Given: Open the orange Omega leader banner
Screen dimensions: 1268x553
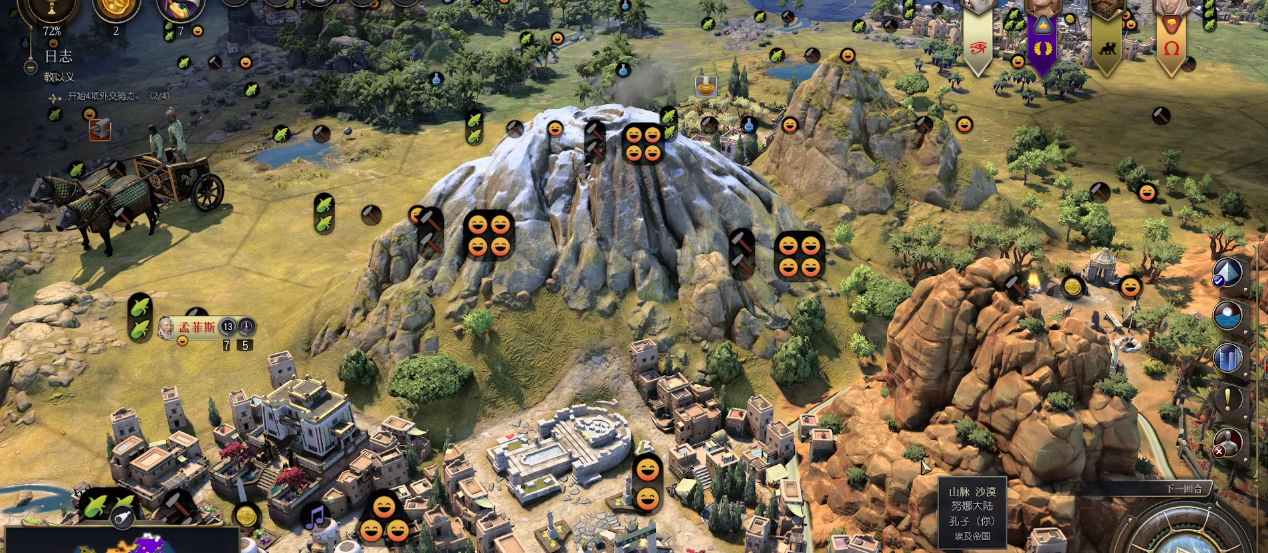Looking at the screenshot, I should tap(1171, 44).
